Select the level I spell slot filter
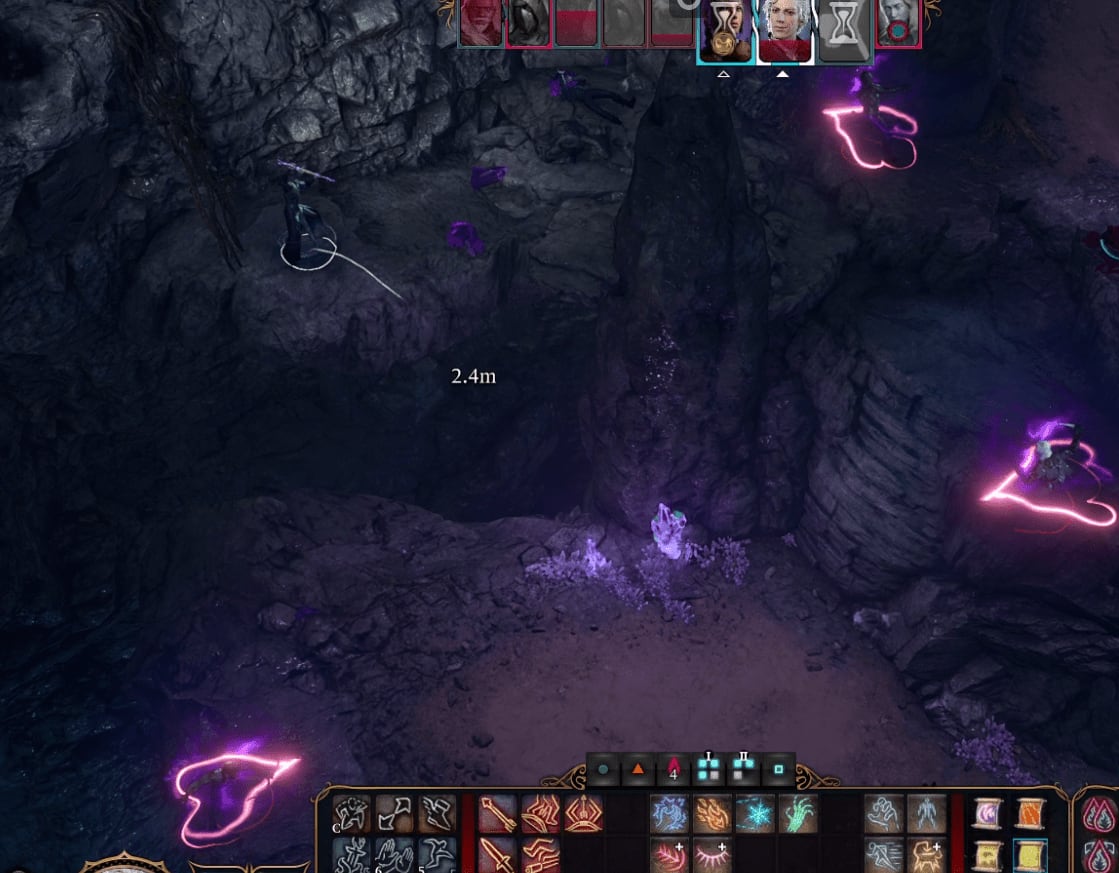The width and height of the screenshot is (1119, 873). click(x=708, y=770)
